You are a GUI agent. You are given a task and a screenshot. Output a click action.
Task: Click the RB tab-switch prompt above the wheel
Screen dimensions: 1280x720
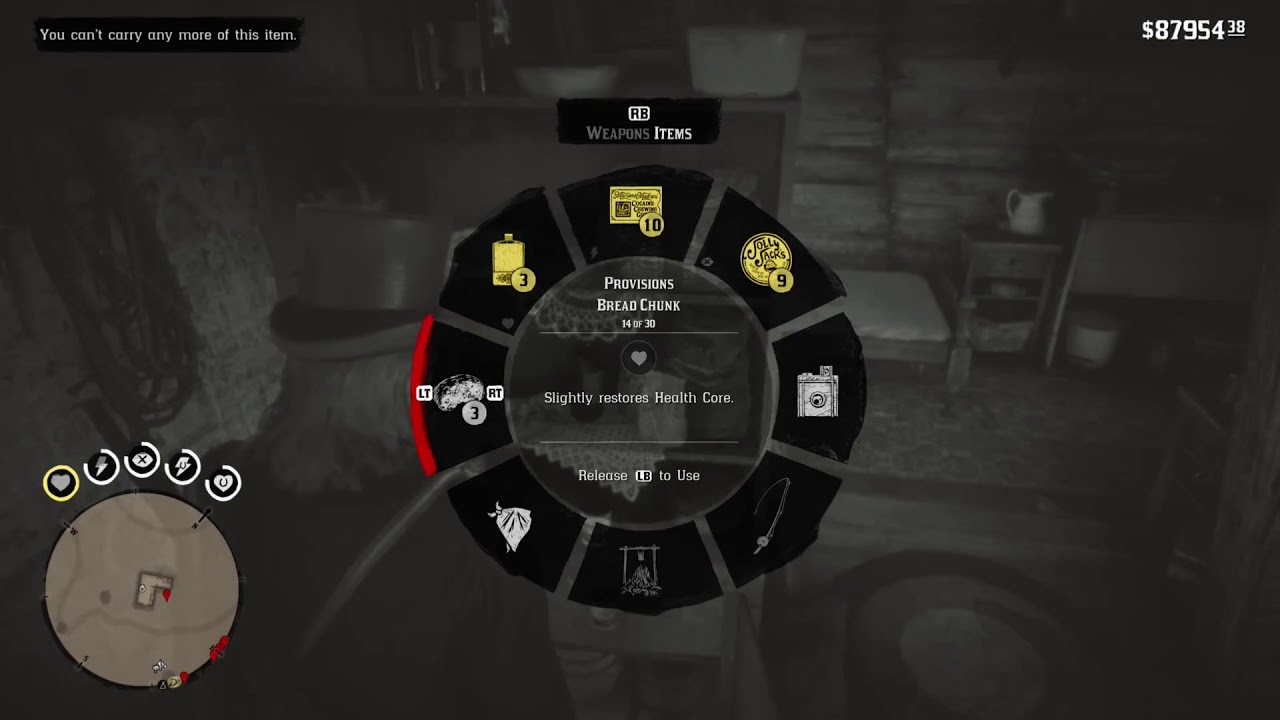(x=639, y=112)
